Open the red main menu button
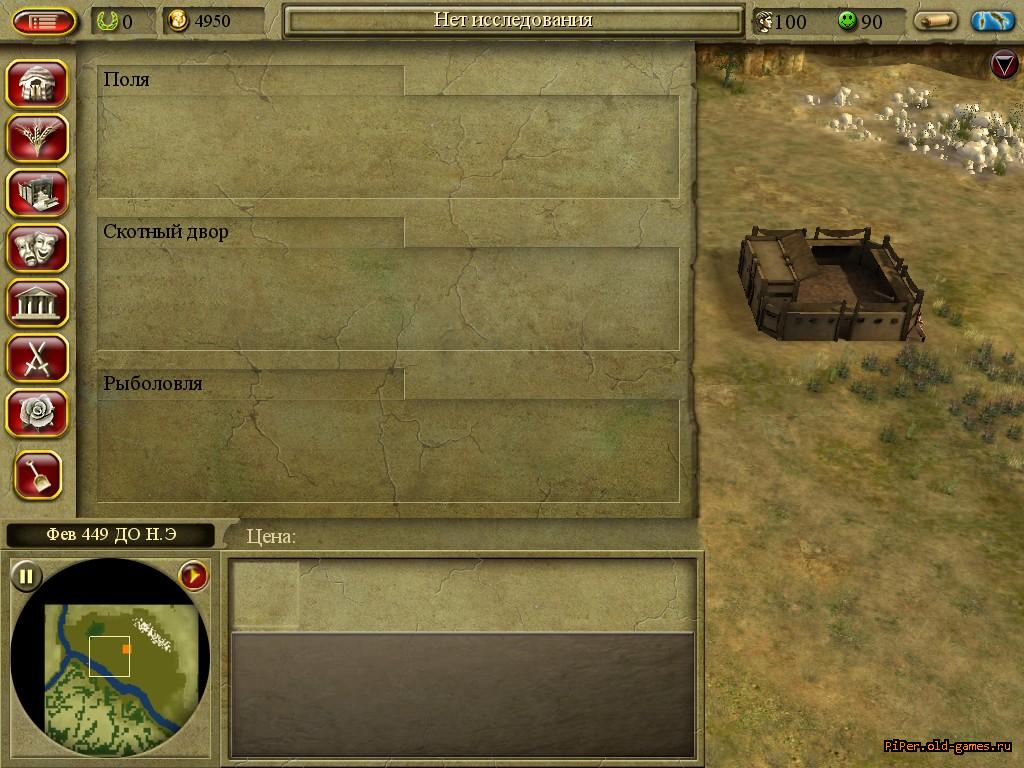The width and height of the screenshot is (1024, 768). (44, 21)
